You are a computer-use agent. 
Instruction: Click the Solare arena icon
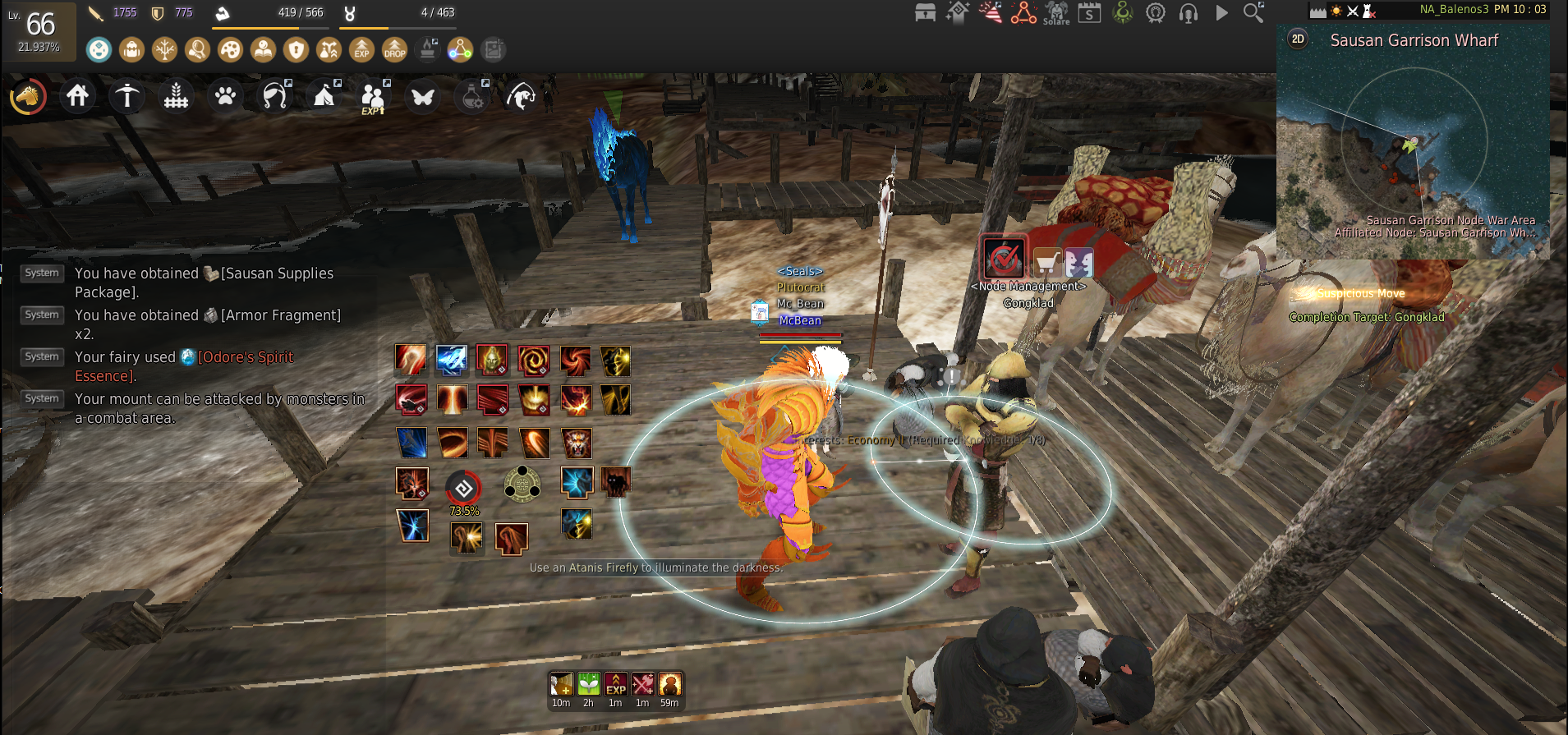pos(1056,14)
